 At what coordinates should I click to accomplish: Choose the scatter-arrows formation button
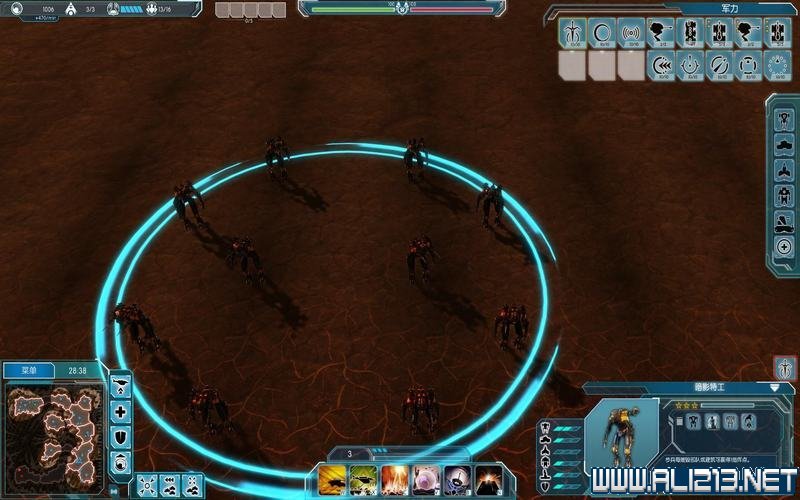pos(146,484)
